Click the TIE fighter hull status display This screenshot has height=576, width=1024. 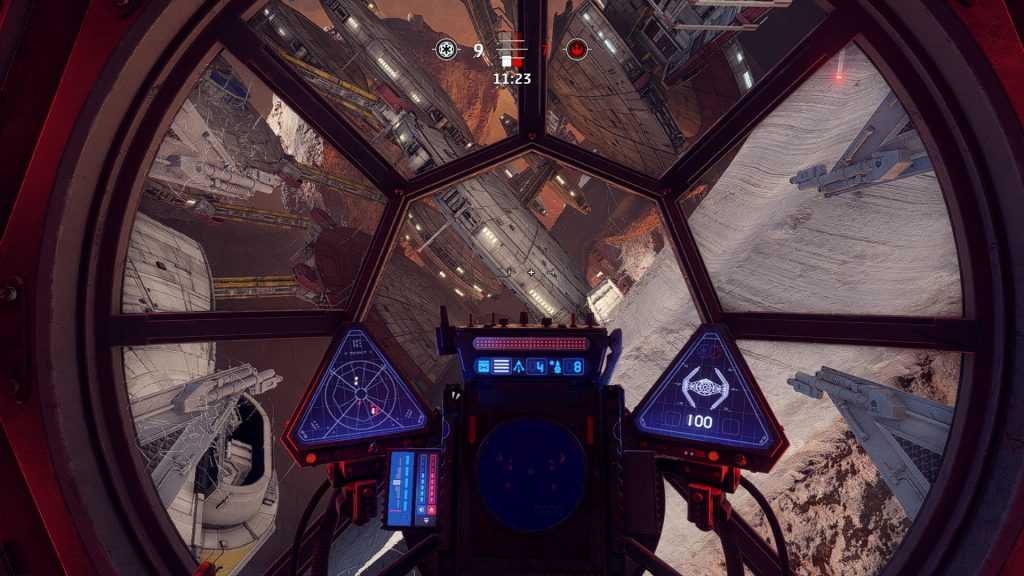point(705,389)
